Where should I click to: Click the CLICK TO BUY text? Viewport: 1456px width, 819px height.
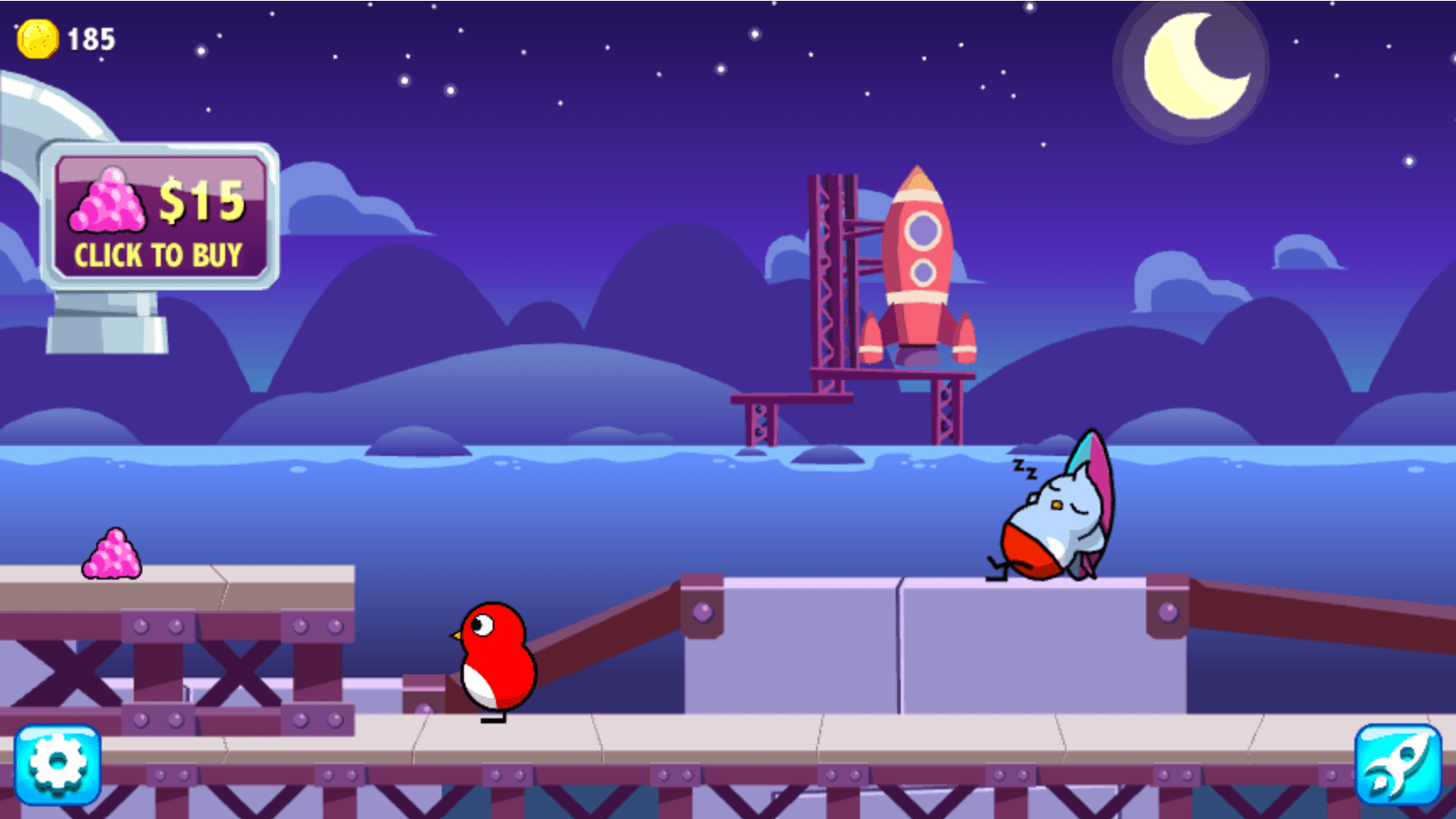pos(159,254)
